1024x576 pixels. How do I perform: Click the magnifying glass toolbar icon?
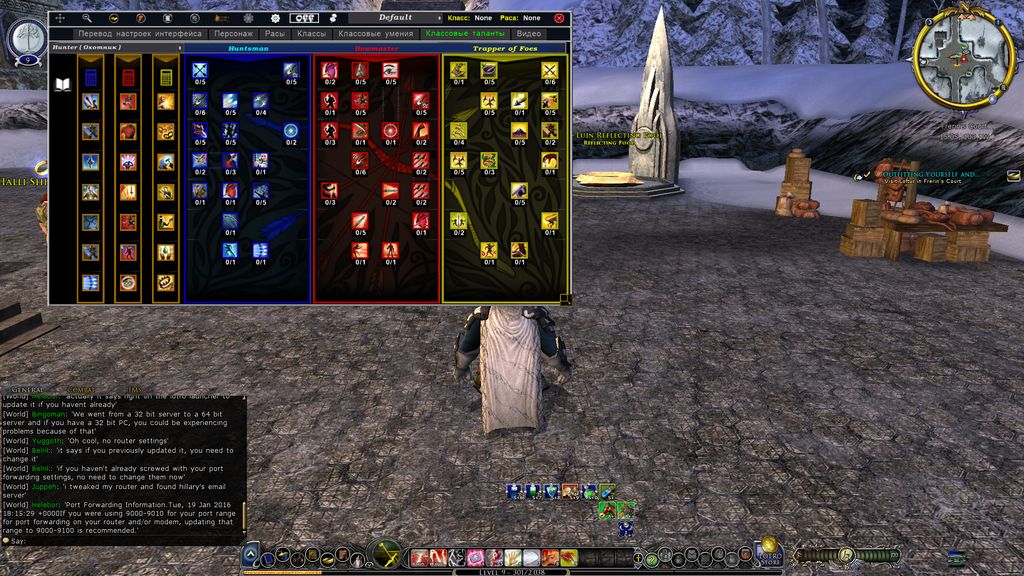87,18
